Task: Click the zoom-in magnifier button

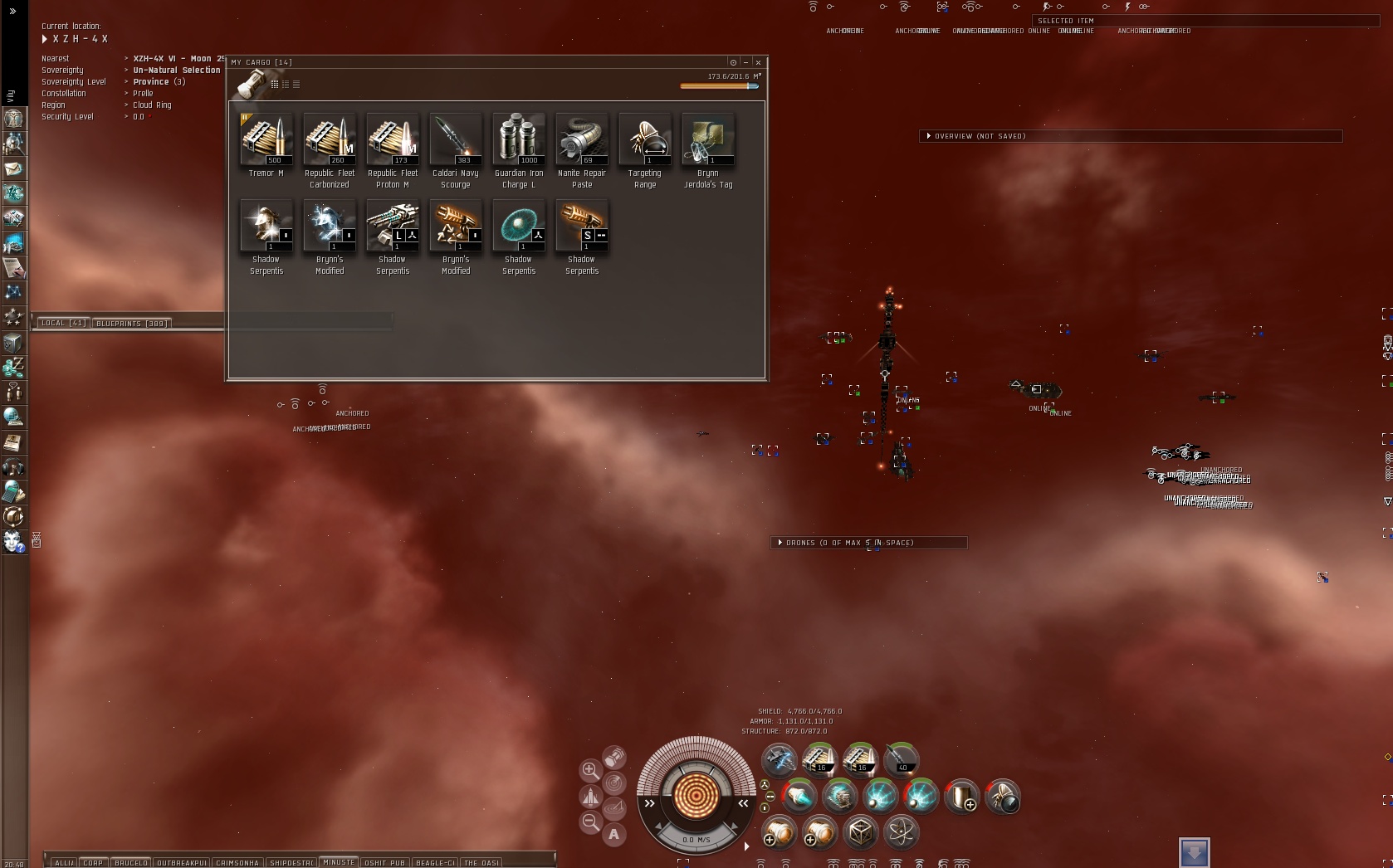Action: click(590, 770)
